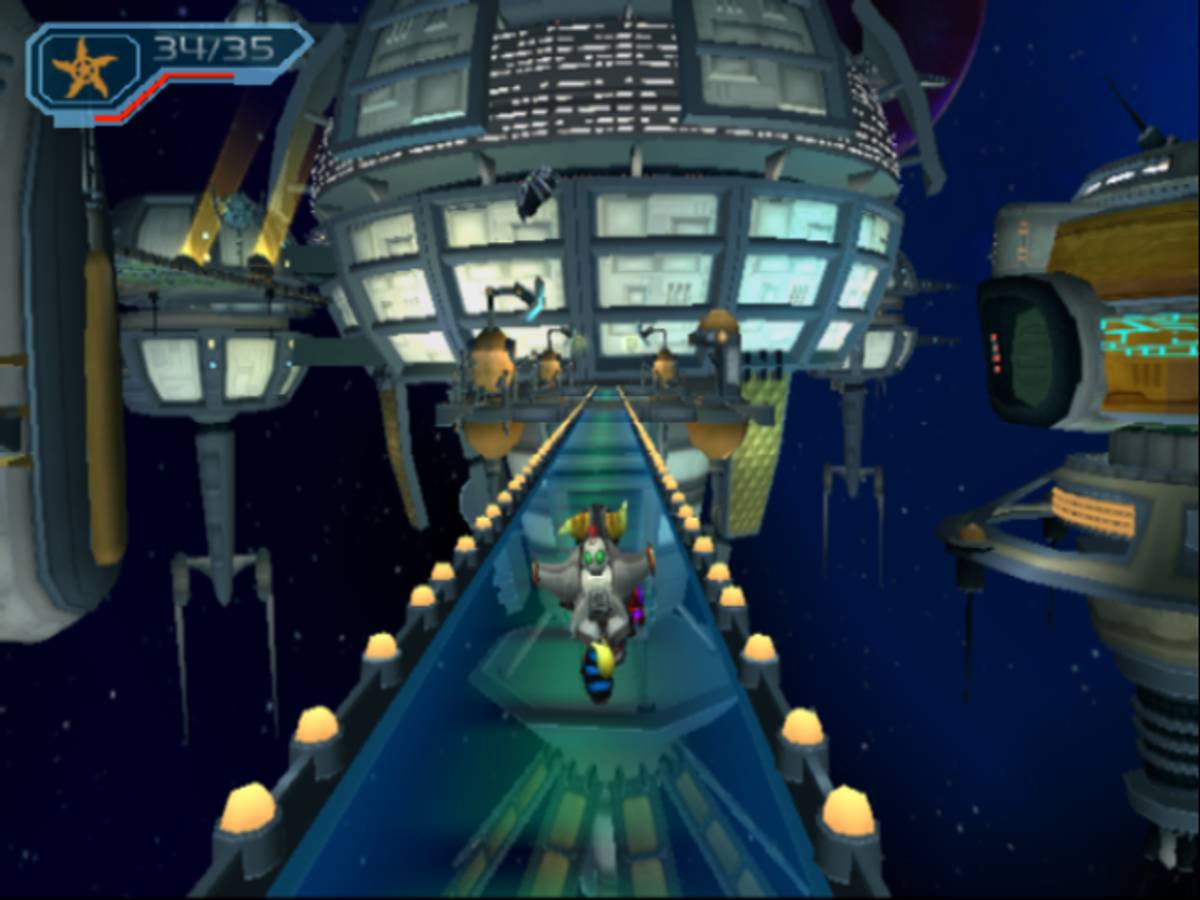Click the orange star HUD icon
The height and width of the screenshot is (900, 1200).
[85, 68]
